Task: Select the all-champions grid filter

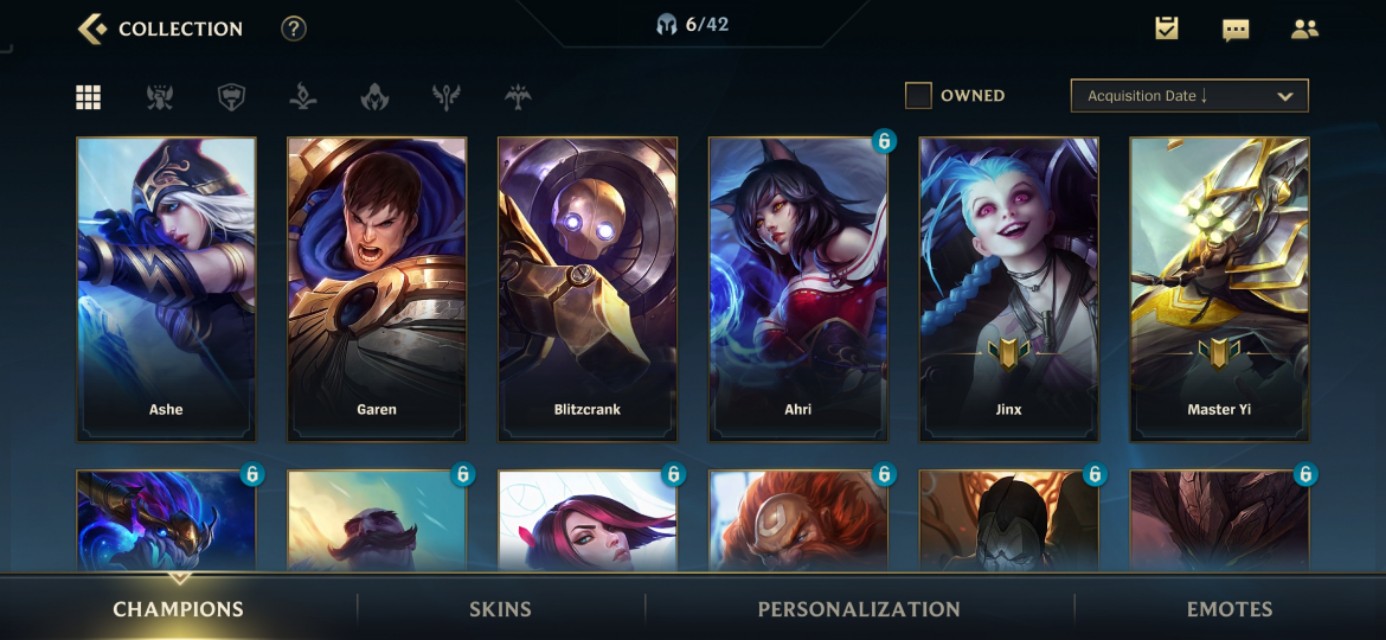Action: click(88, 97)
